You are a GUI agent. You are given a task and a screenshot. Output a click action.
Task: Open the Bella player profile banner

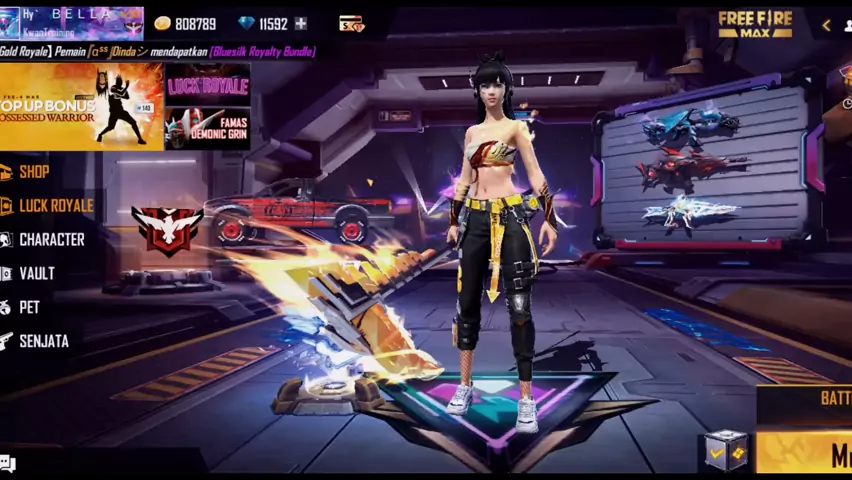tap(72, 22)
